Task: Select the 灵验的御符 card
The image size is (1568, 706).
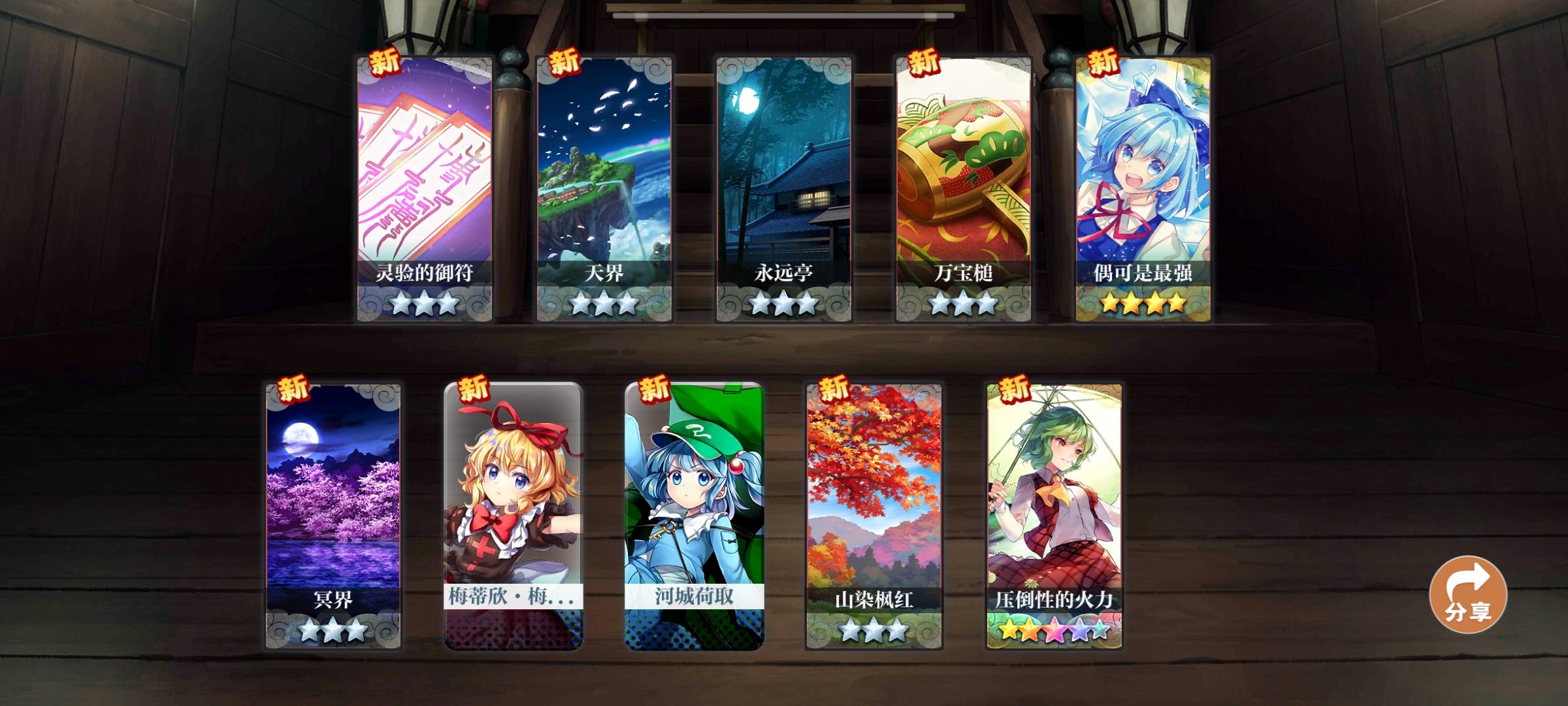Action: [x=425, y=183]
